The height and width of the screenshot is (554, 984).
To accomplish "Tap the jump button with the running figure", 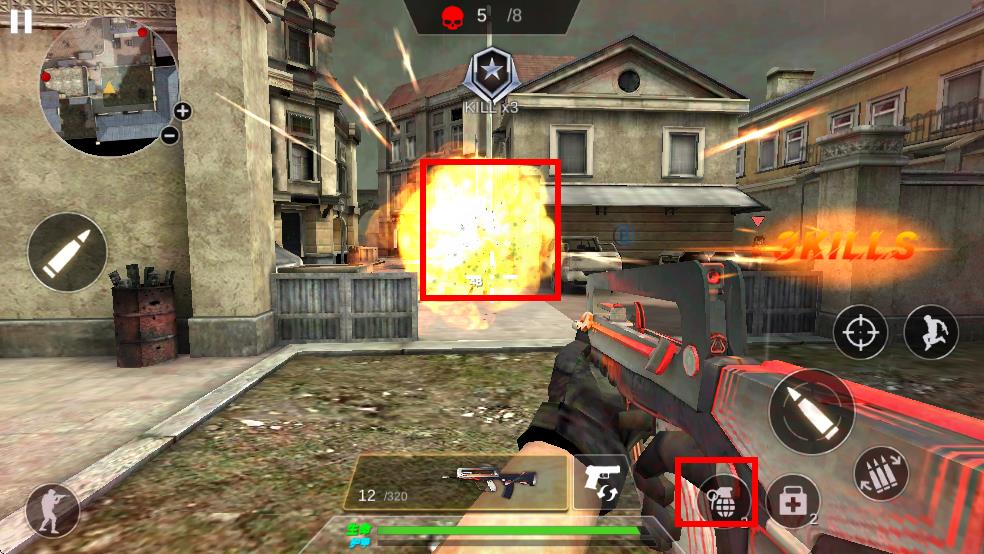I will tap(931, 332).
